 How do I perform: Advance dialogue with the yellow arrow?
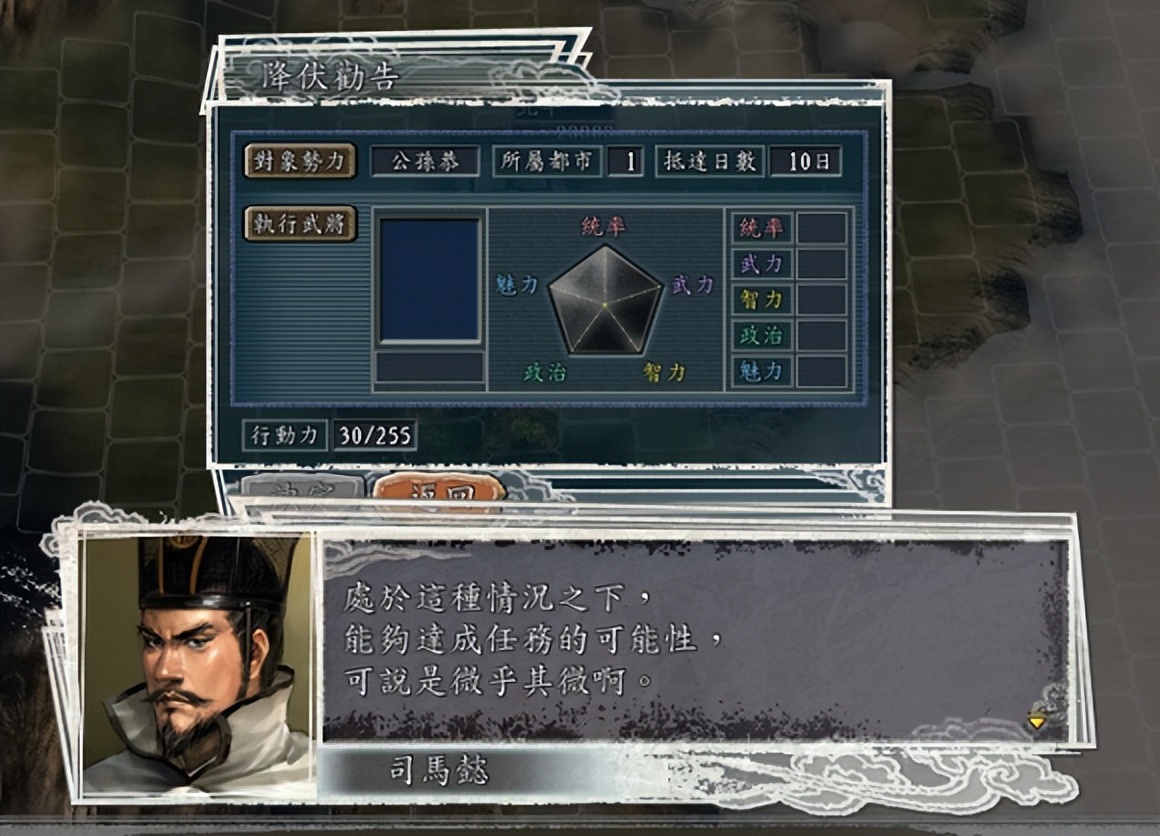pyautogui.click(x=1037, y=720)
